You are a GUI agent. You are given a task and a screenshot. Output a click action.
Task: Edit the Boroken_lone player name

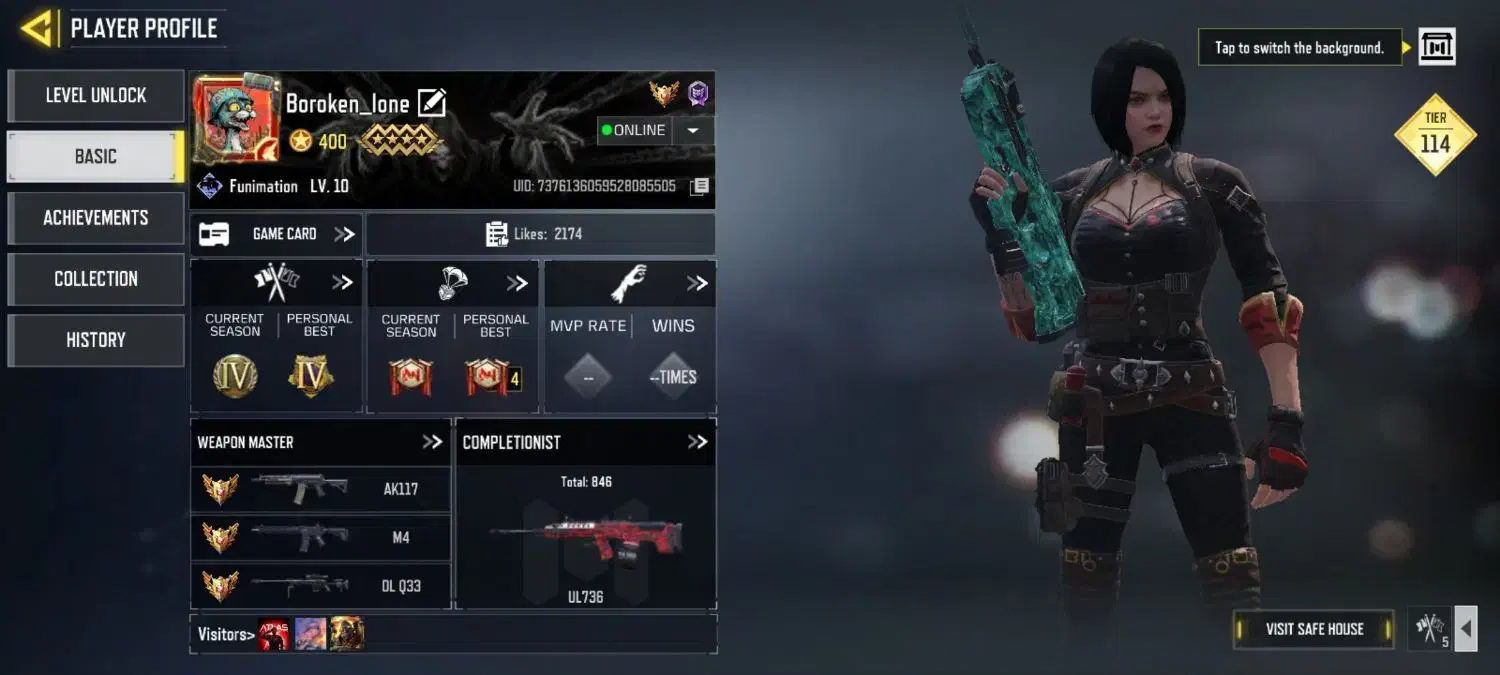pyautogui.click(x=431, y=103)
